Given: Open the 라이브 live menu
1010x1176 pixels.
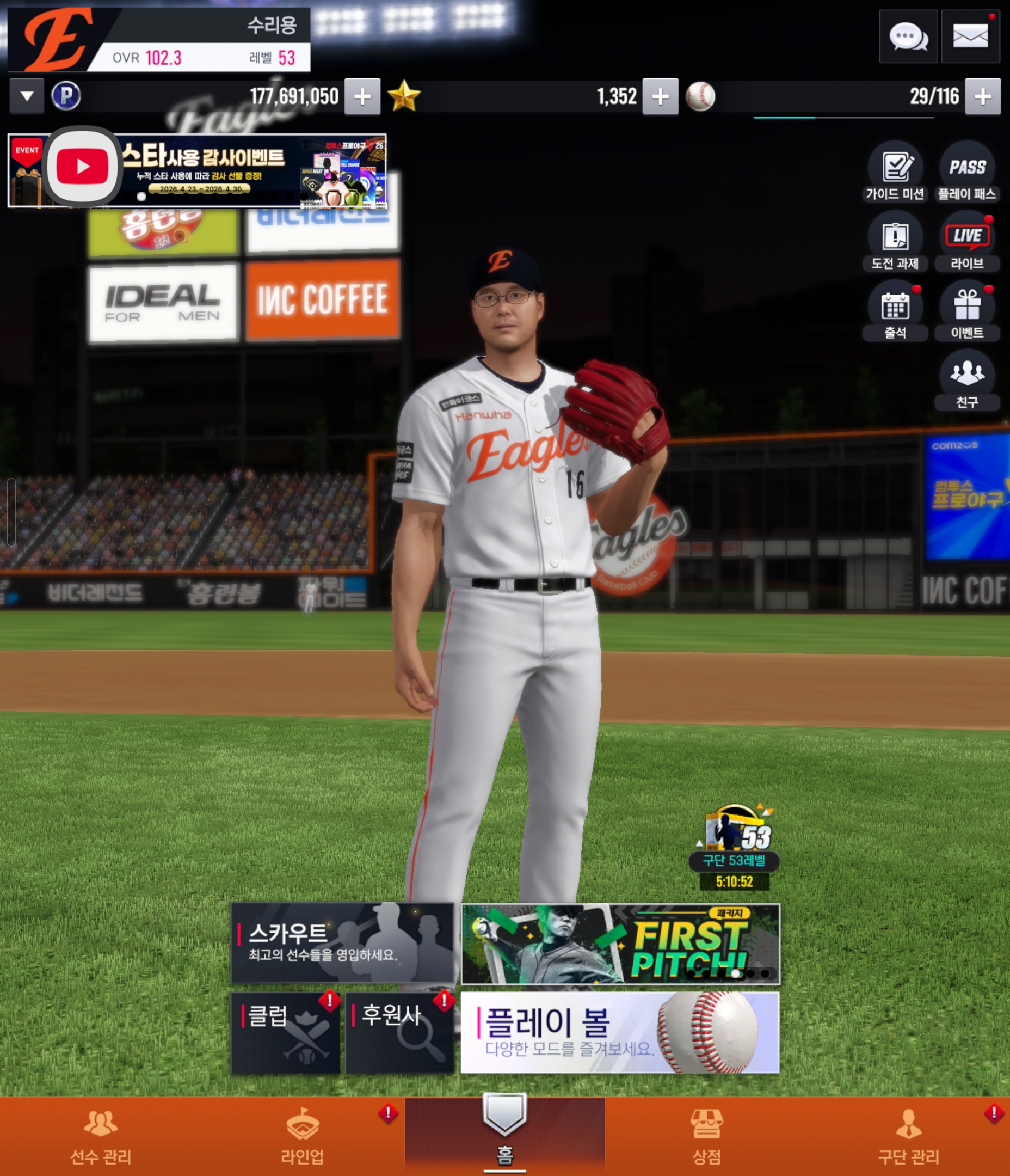Looking at the screenshot, I should pos(967,241).
